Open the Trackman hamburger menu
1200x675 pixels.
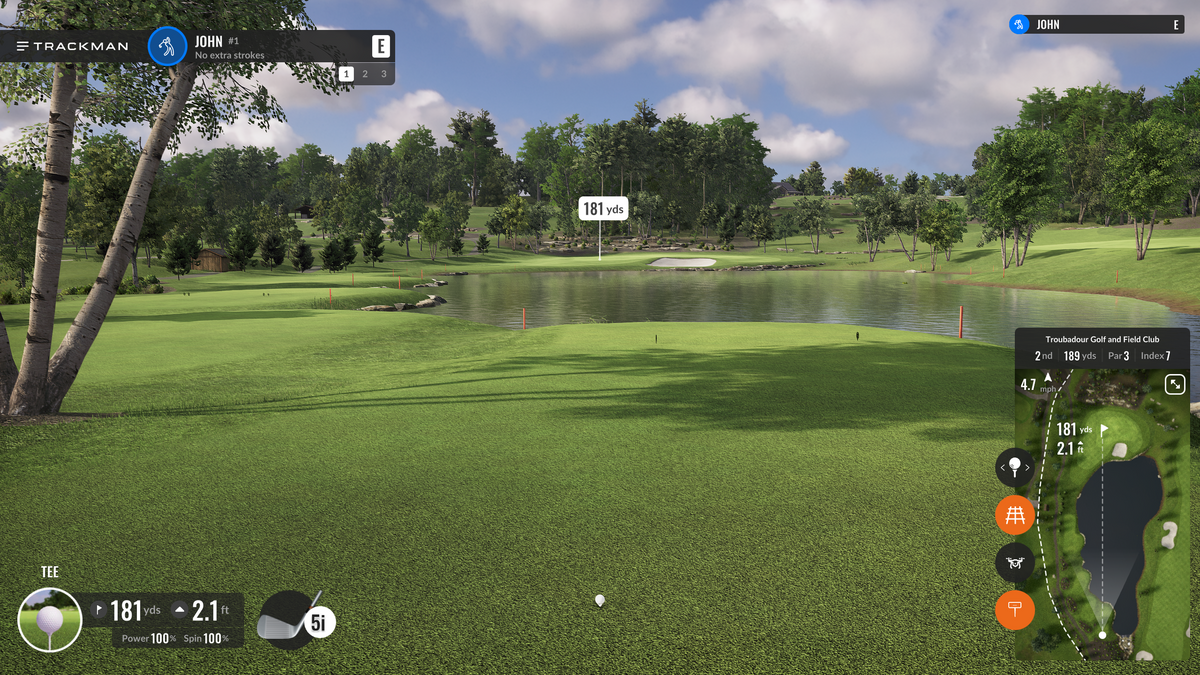tap(23, 46)
